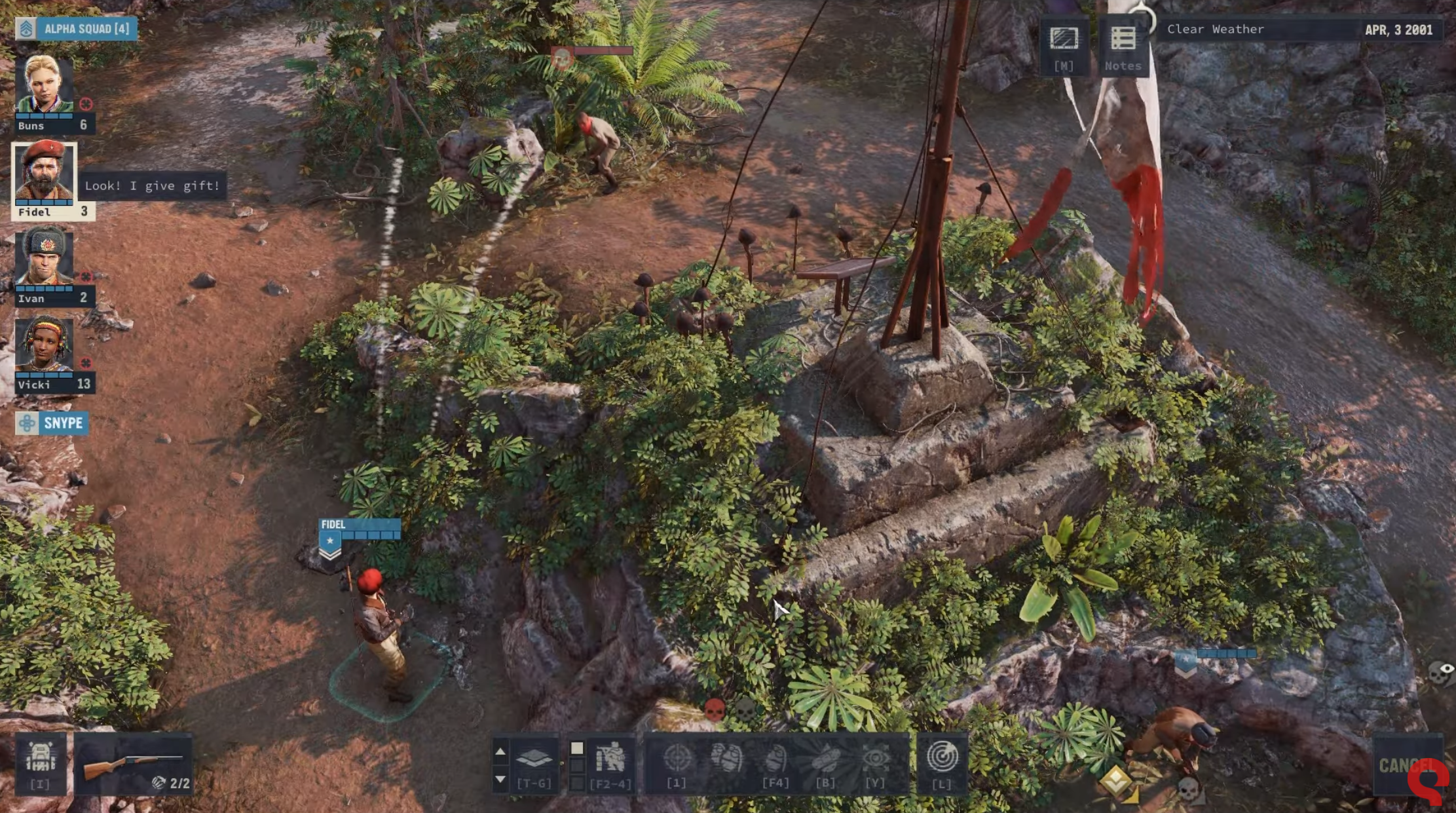The width and height of the screenshot is (1456, 813).
Task: Open the Notes panel
Action: 1123,46
